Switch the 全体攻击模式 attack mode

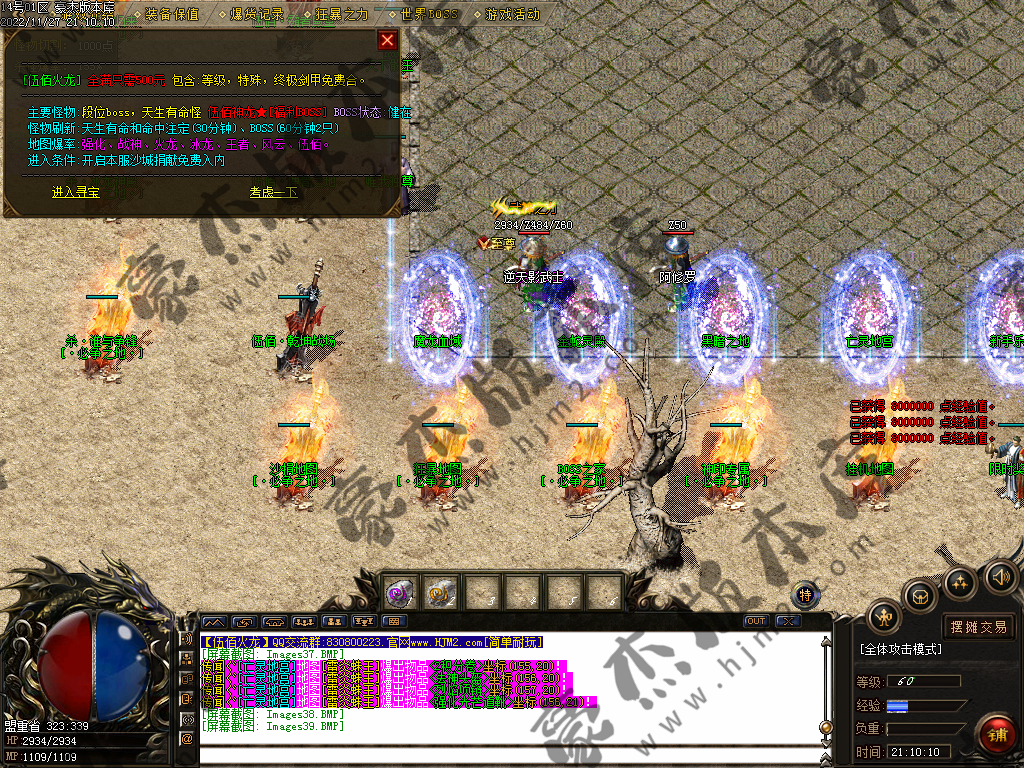pos(900,649)
